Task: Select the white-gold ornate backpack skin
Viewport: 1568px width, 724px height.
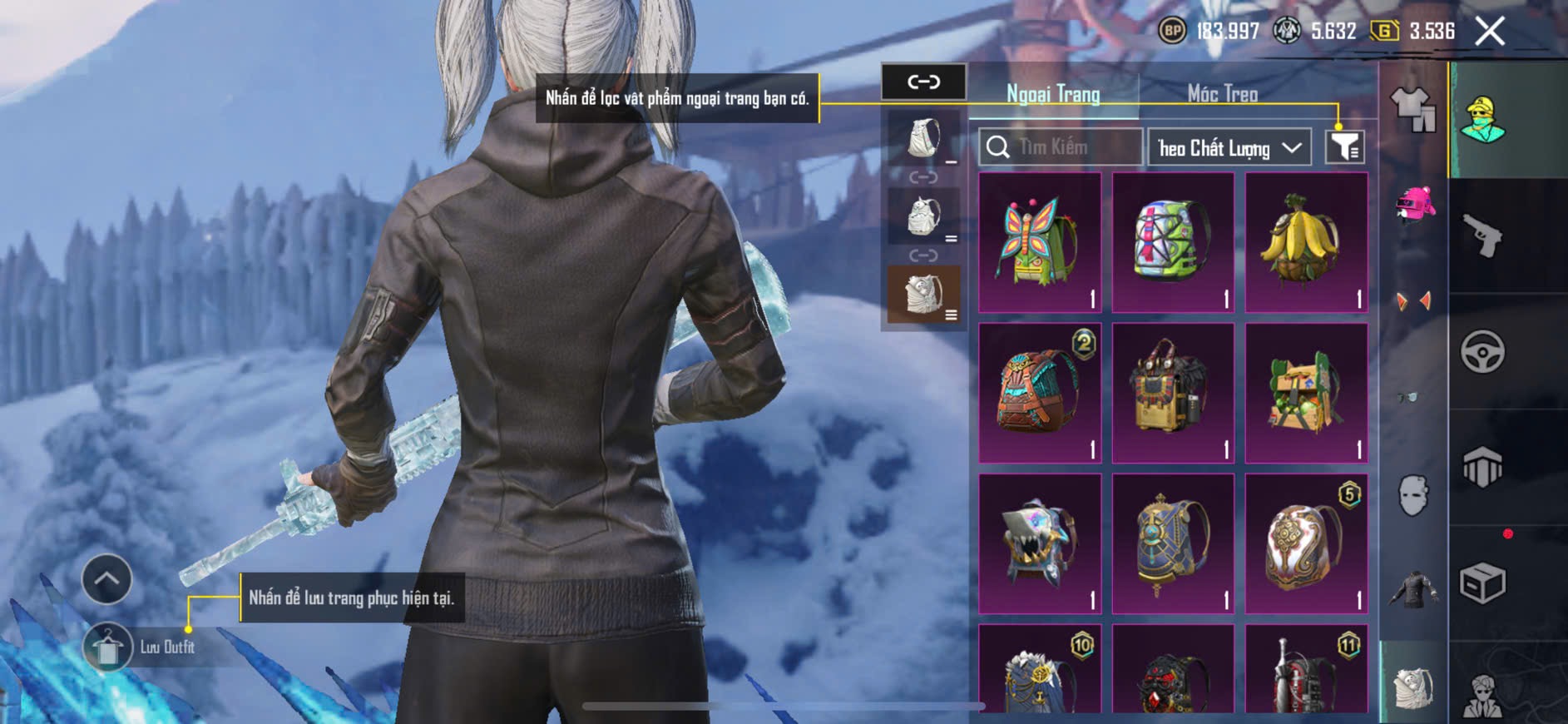Action: (1306, 543)
